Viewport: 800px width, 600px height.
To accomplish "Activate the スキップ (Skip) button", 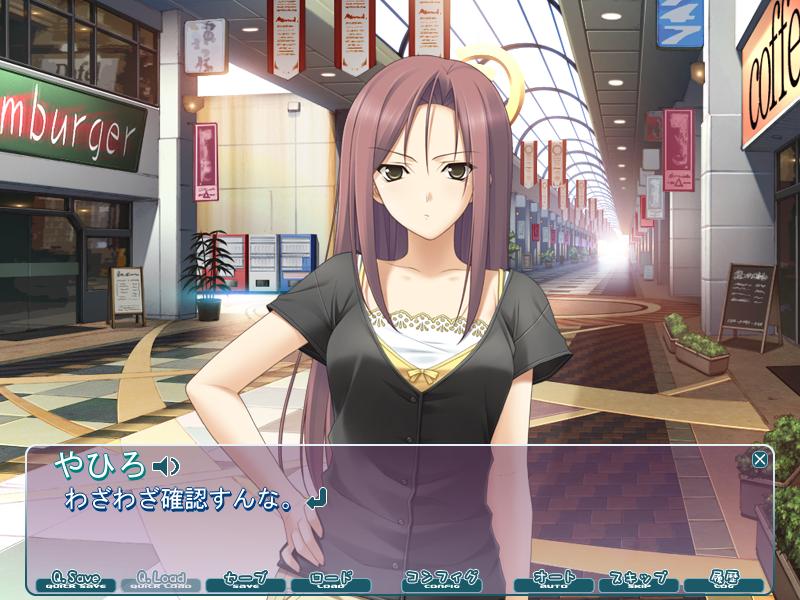I will point(638,581).
